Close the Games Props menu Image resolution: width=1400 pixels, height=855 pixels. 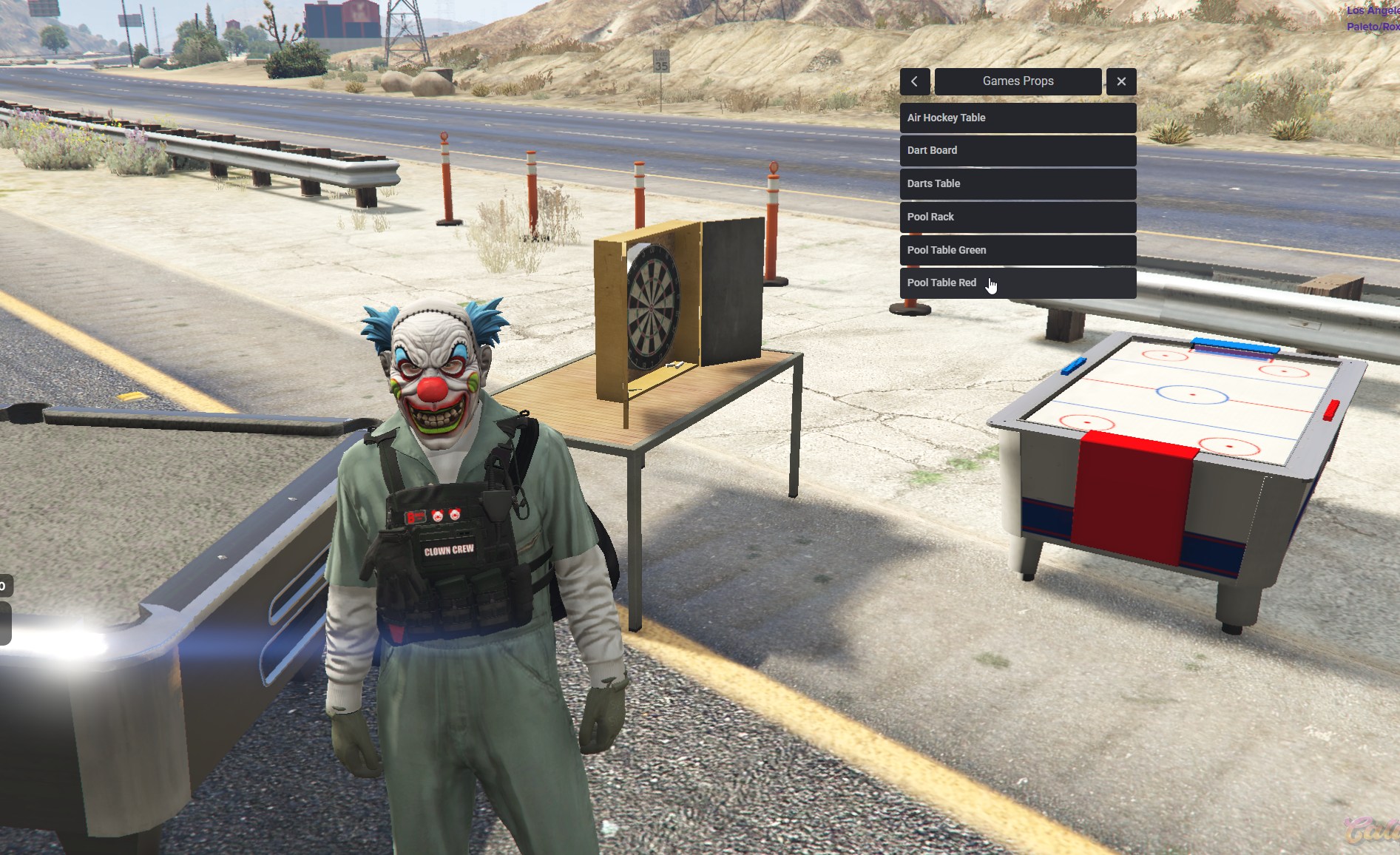pyautogui.click(x=1121, y=81)
